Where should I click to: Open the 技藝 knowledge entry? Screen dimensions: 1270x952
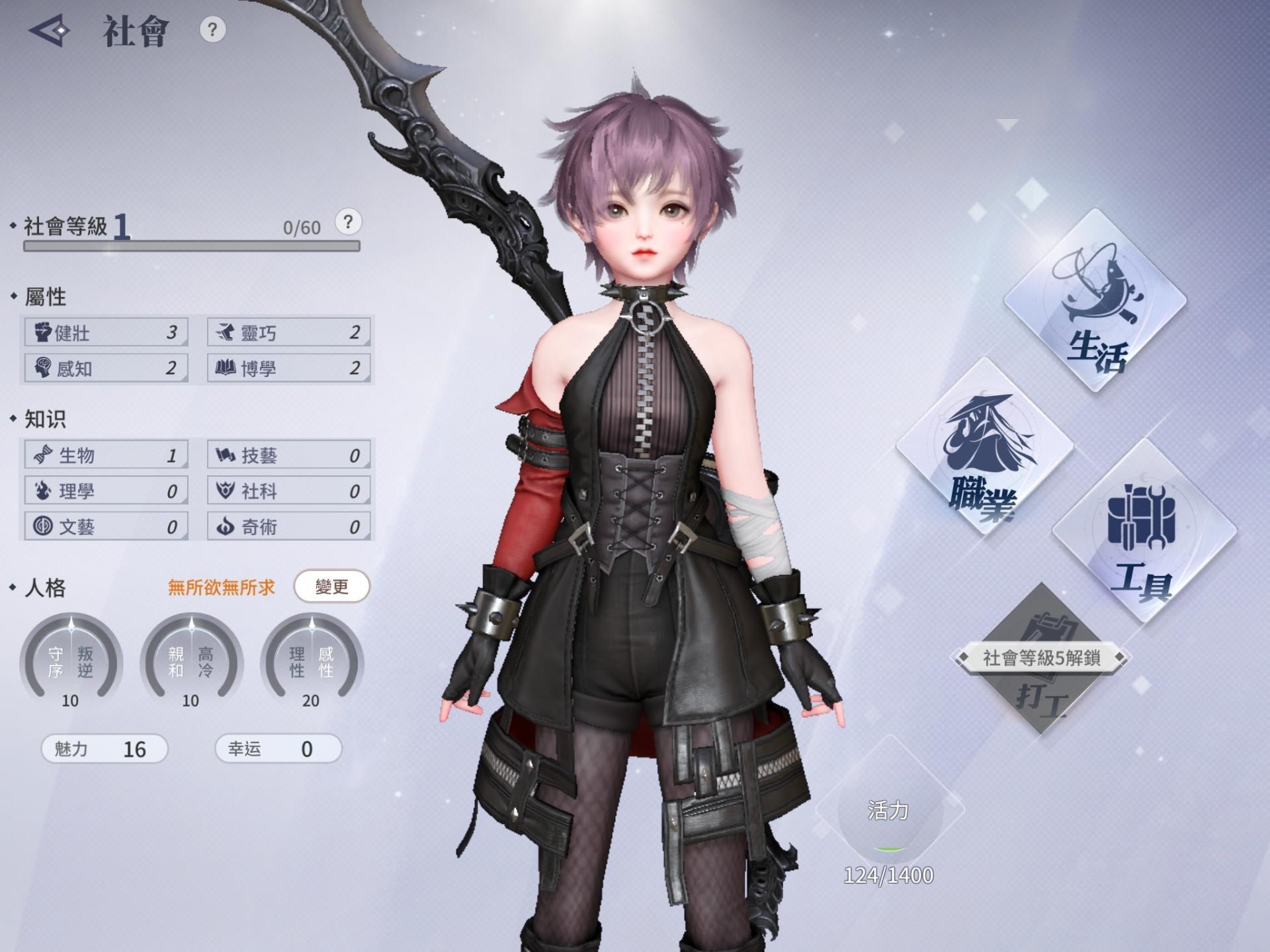(x=288, y=455)
